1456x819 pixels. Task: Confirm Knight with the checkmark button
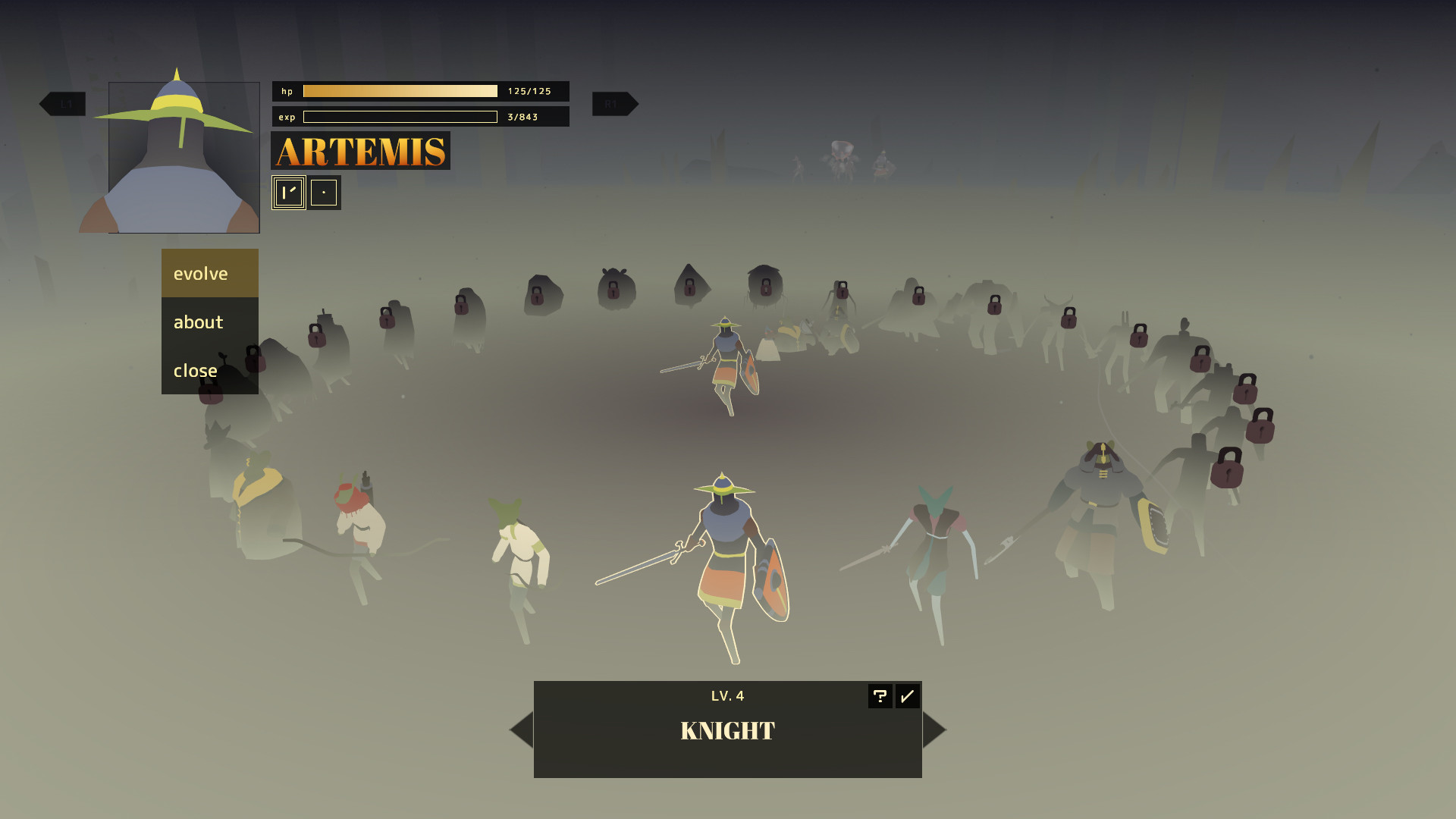(x=907, y=696)
